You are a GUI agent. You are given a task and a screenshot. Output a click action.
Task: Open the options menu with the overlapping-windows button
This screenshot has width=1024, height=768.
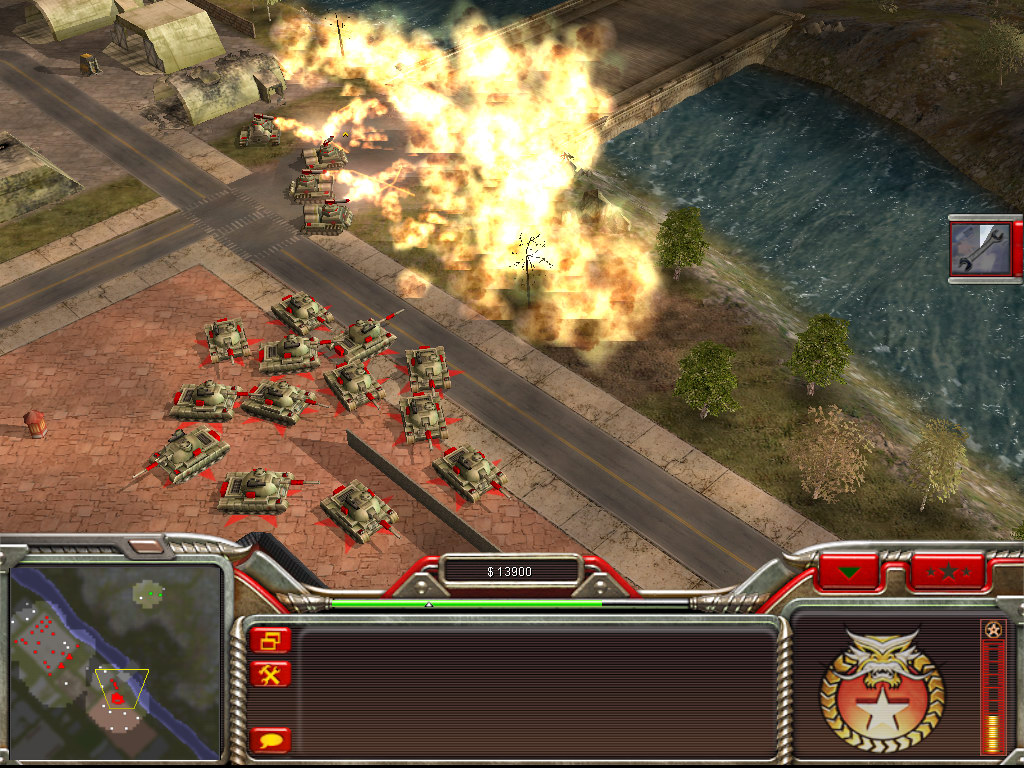click(x=271, y=641)
